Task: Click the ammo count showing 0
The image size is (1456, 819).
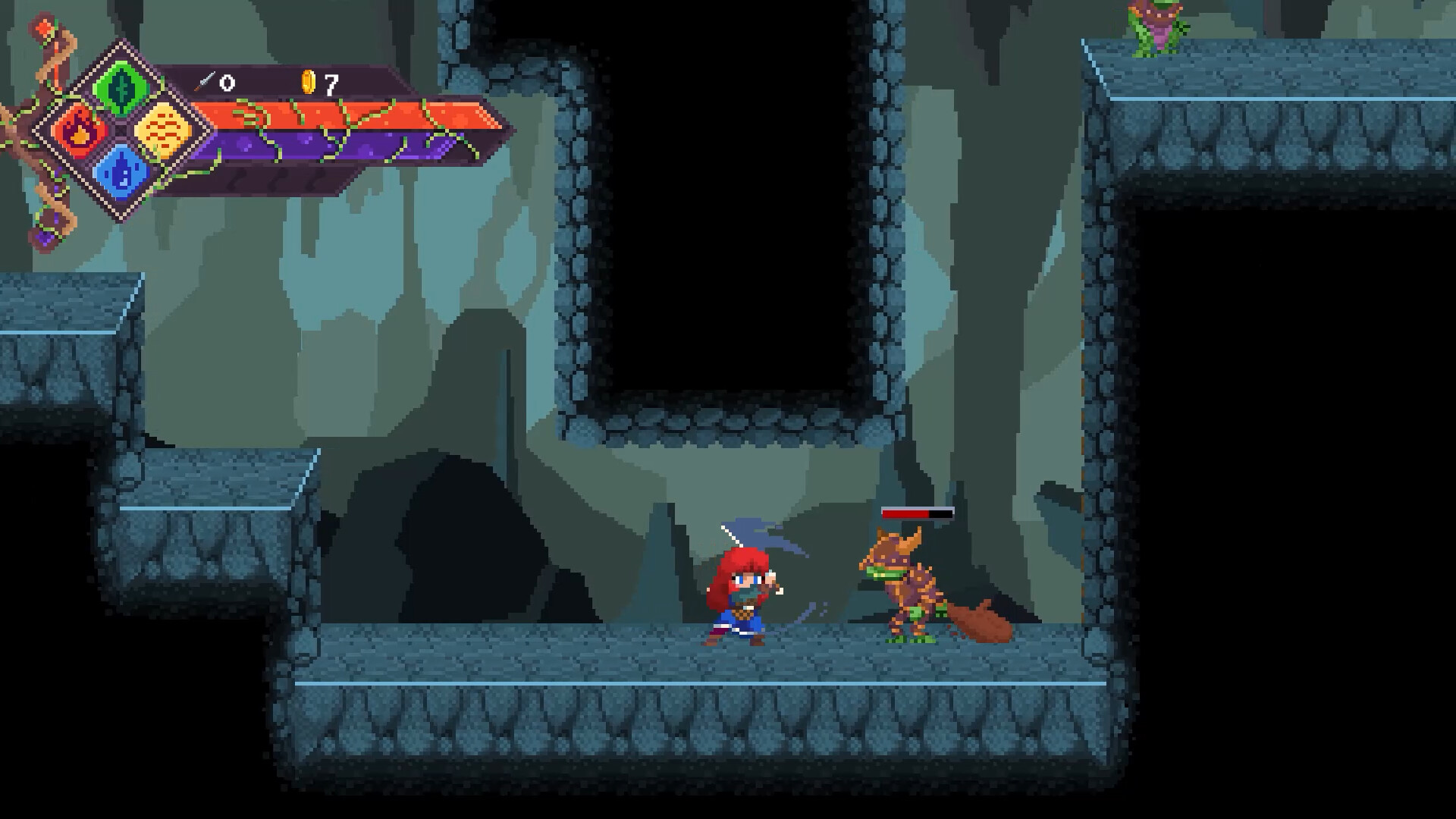Action: 226,81
